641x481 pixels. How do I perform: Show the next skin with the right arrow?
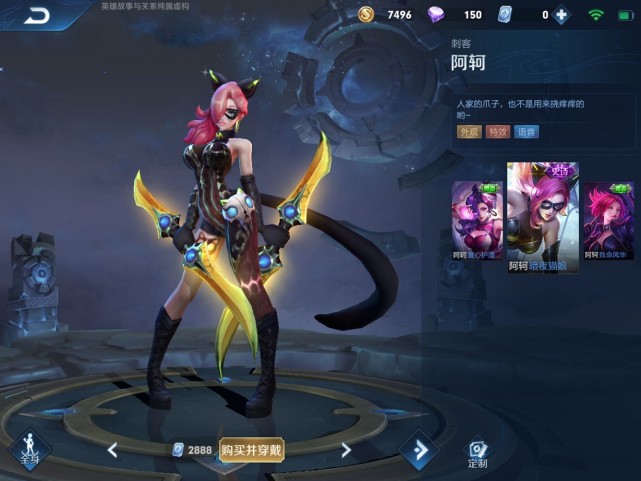click(x=346, y=450)
